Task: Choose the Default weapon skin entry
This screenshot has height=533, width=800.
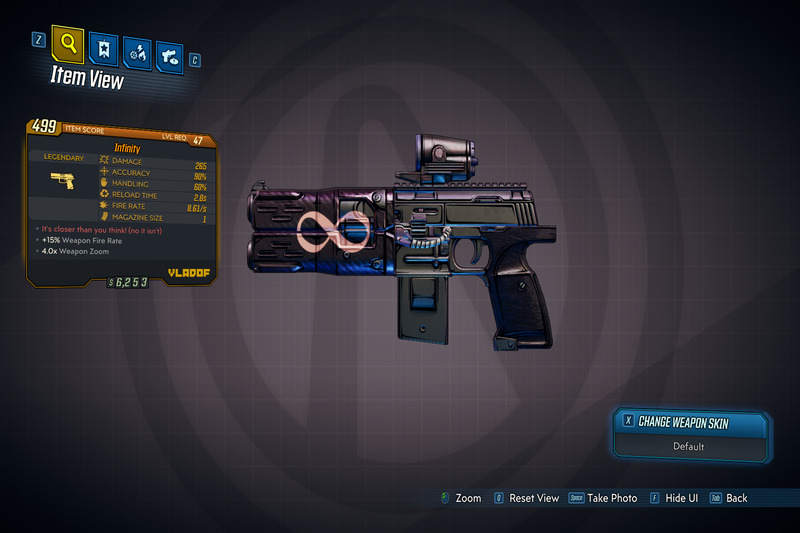Action: click(689, 446)
